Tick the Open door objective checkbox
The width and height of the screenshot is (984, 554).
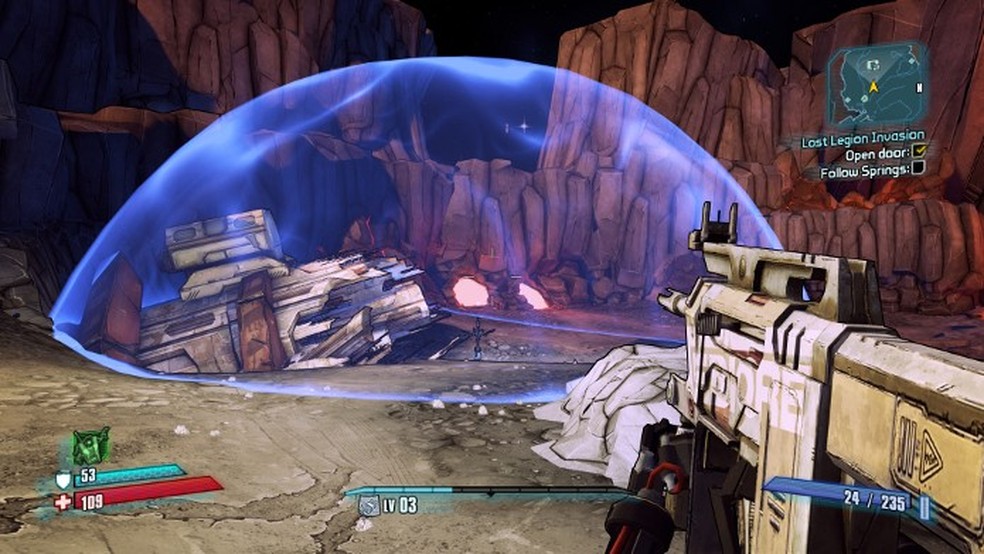[x=919, y=153]
